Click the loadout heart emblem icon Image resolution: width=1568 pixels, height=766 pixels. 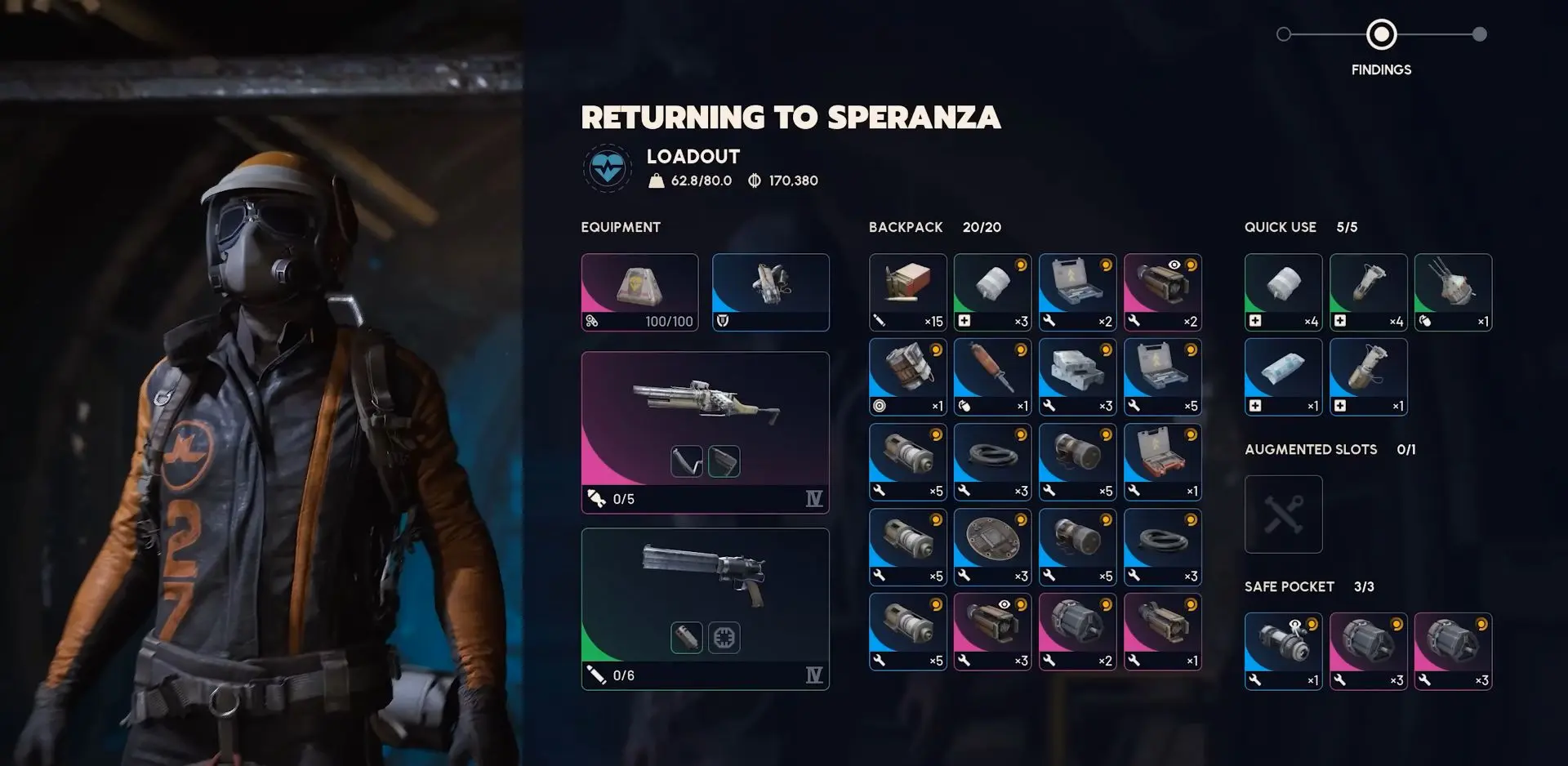608,168
